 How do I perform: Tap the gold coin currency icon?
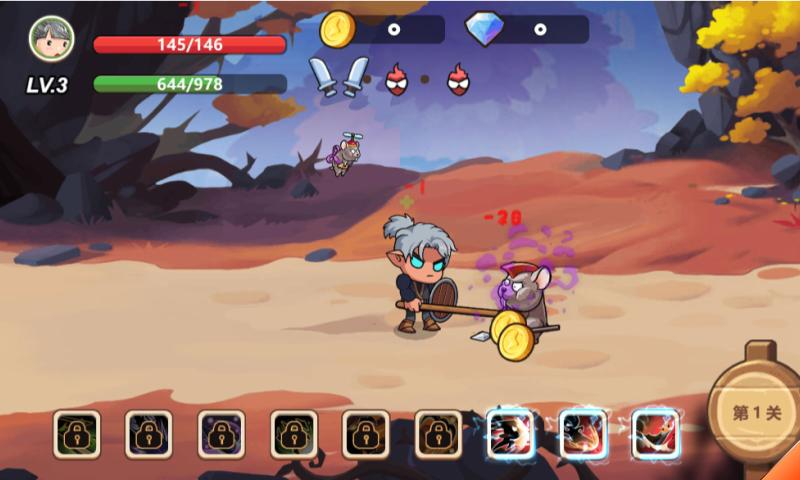click(338, 29)
